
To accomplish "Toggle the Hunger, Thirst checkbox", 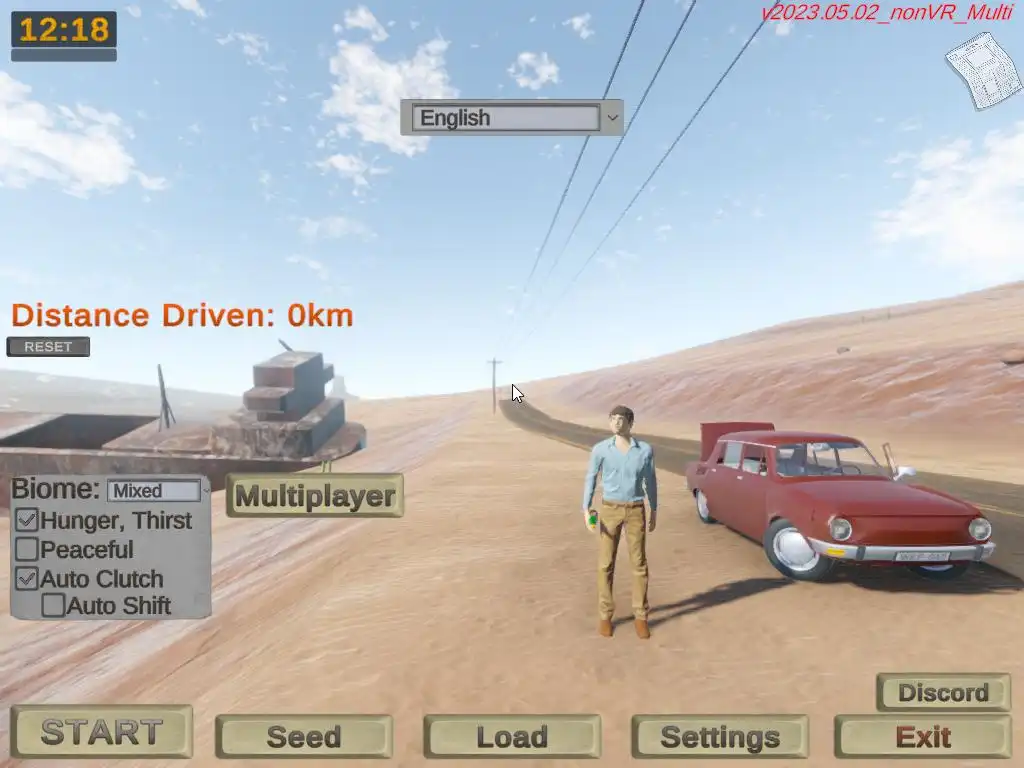I will pos(28,521).
